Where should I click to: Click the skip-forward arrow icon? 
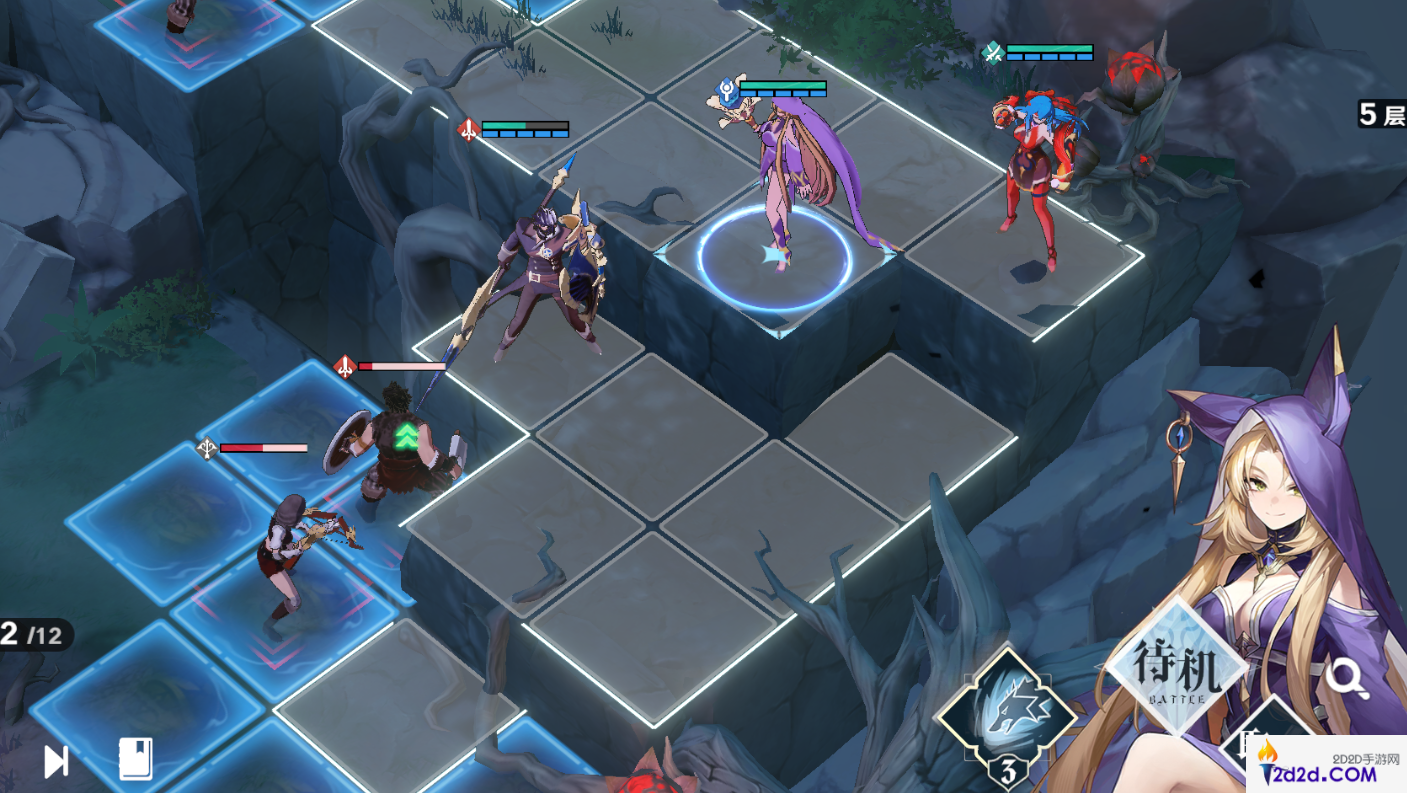click(56, 762)
